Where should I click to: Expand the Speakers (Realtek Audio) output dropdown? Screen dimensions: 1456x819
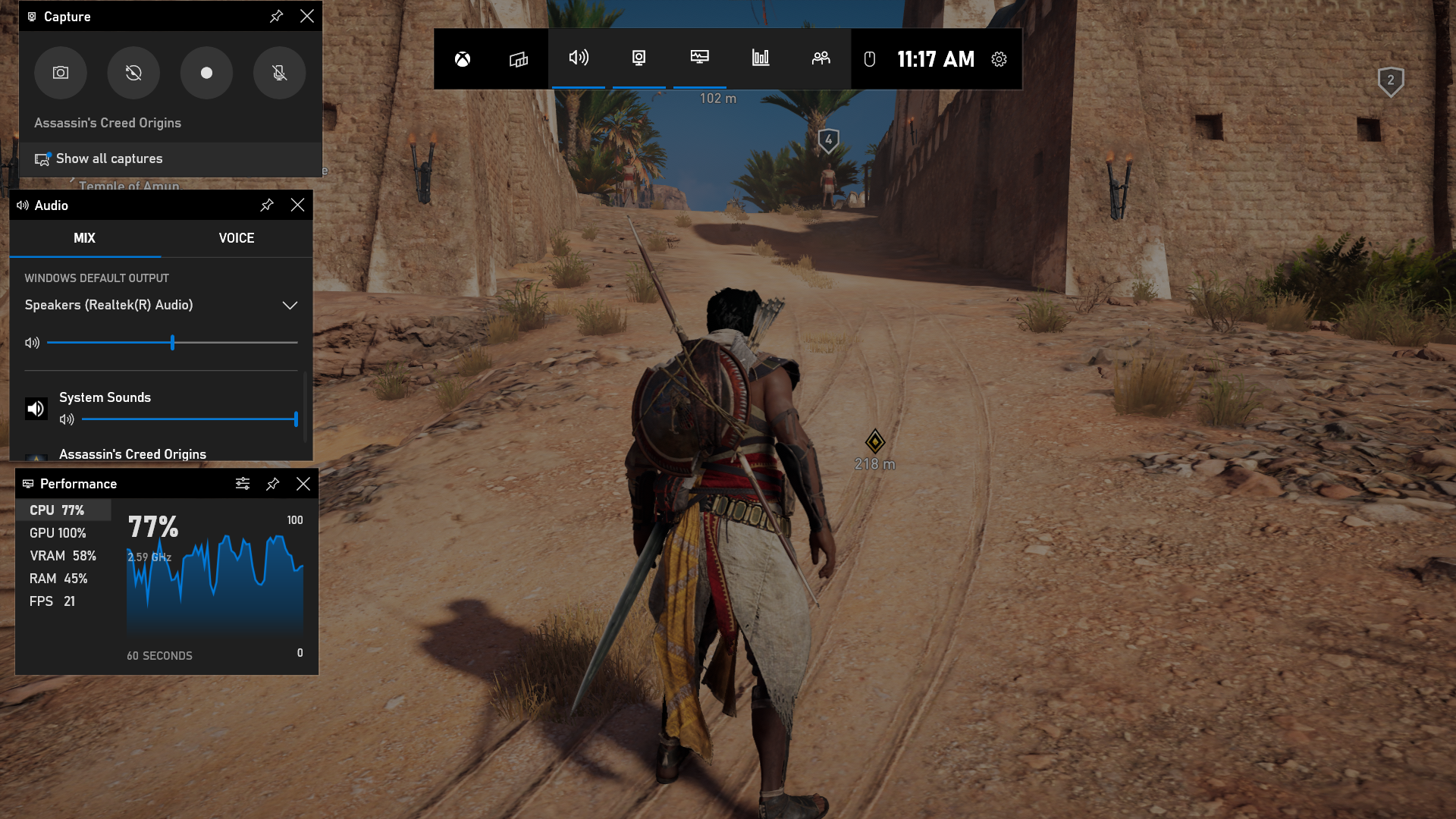(290, 305)
